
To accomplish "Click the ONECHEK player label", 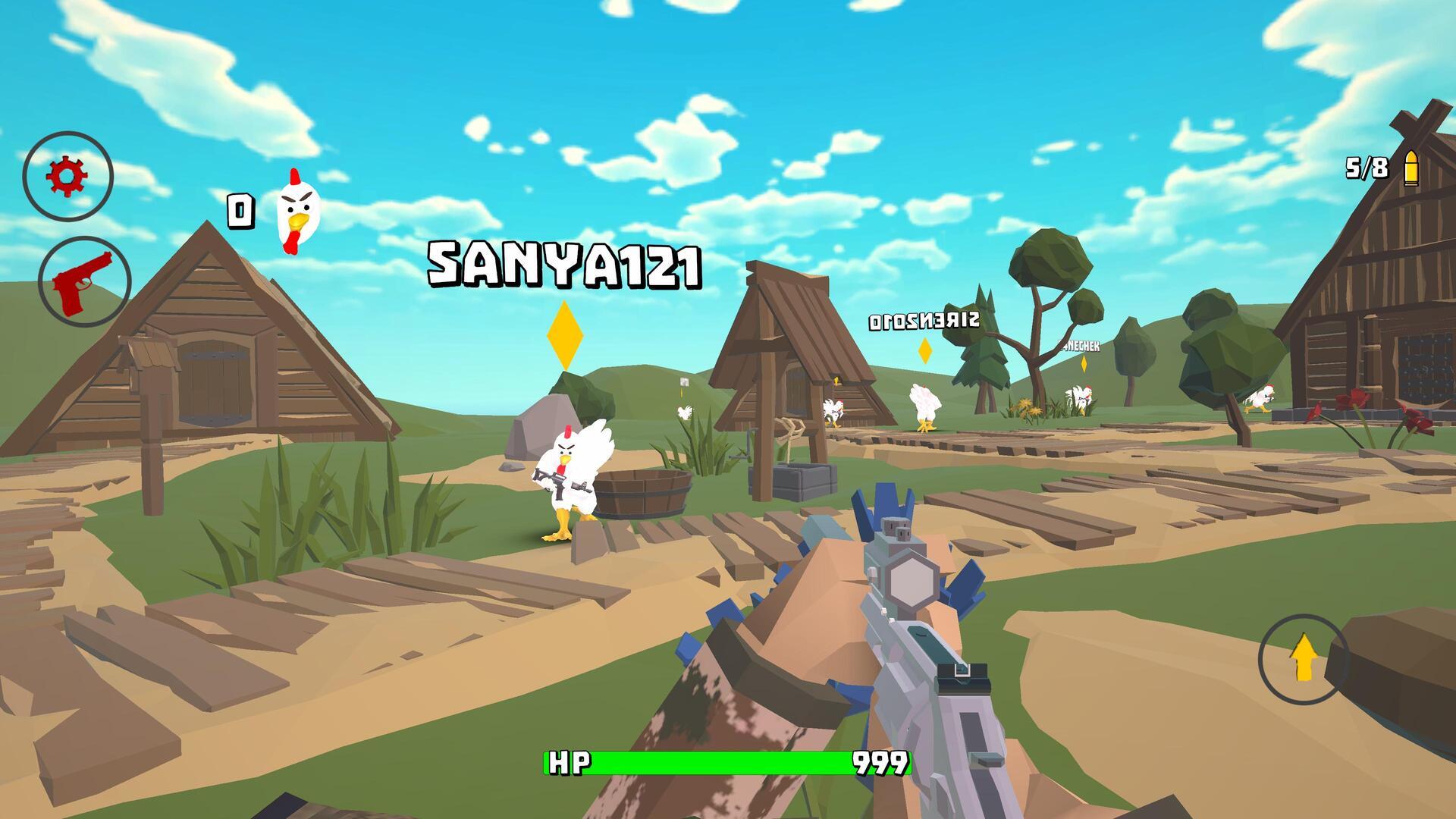I will 1079,346.
